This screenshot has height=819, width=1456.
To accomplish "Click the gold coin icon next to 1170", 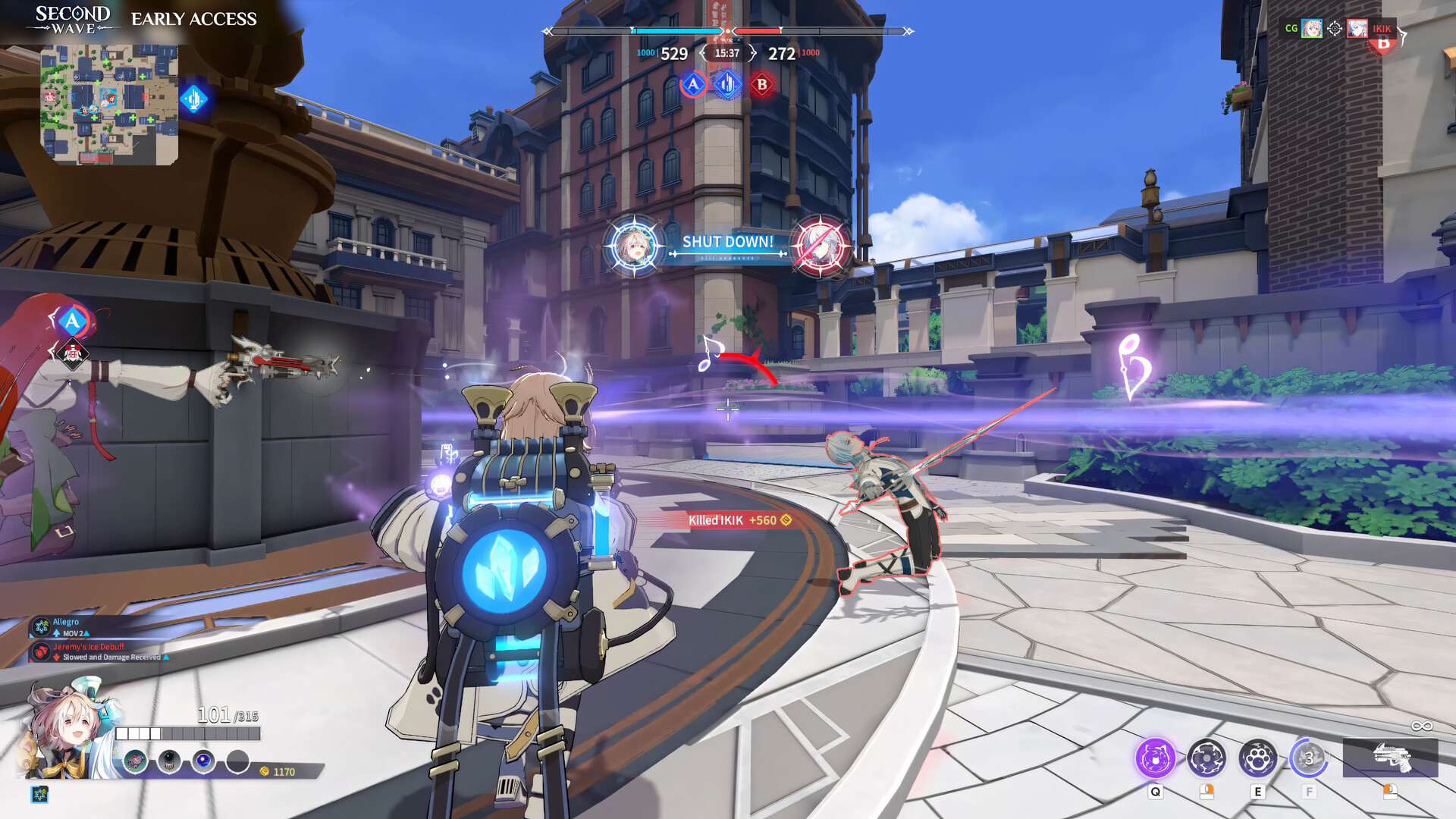I will click(x=265, y=770).
